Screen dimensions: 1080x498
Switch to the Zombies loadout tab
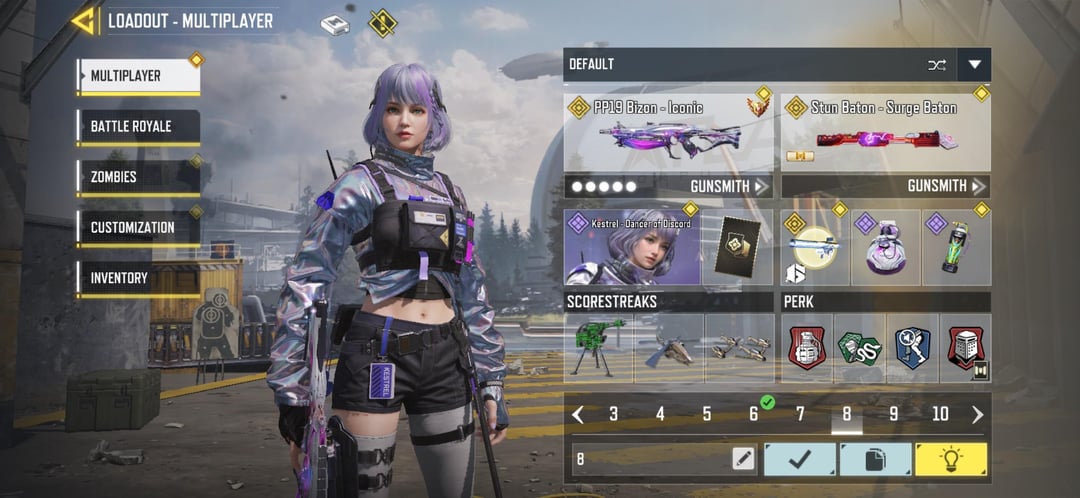138,177
